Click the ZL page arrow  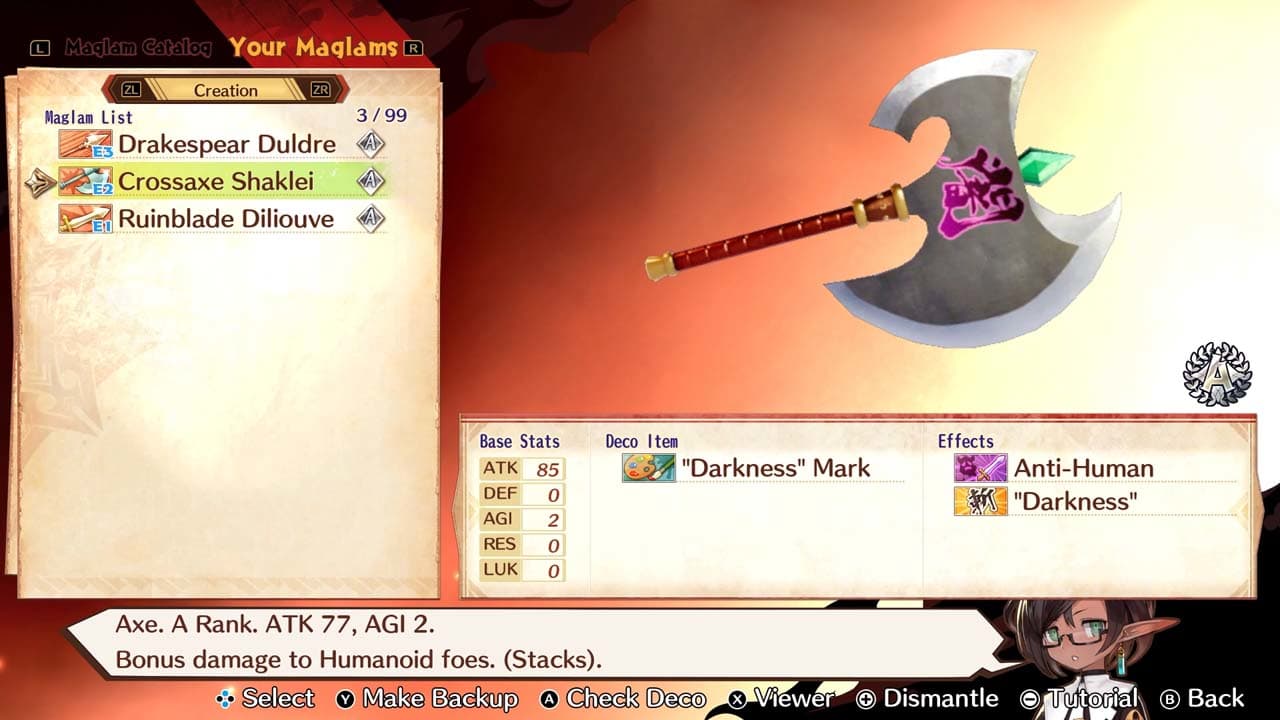[x=130, y=90]
